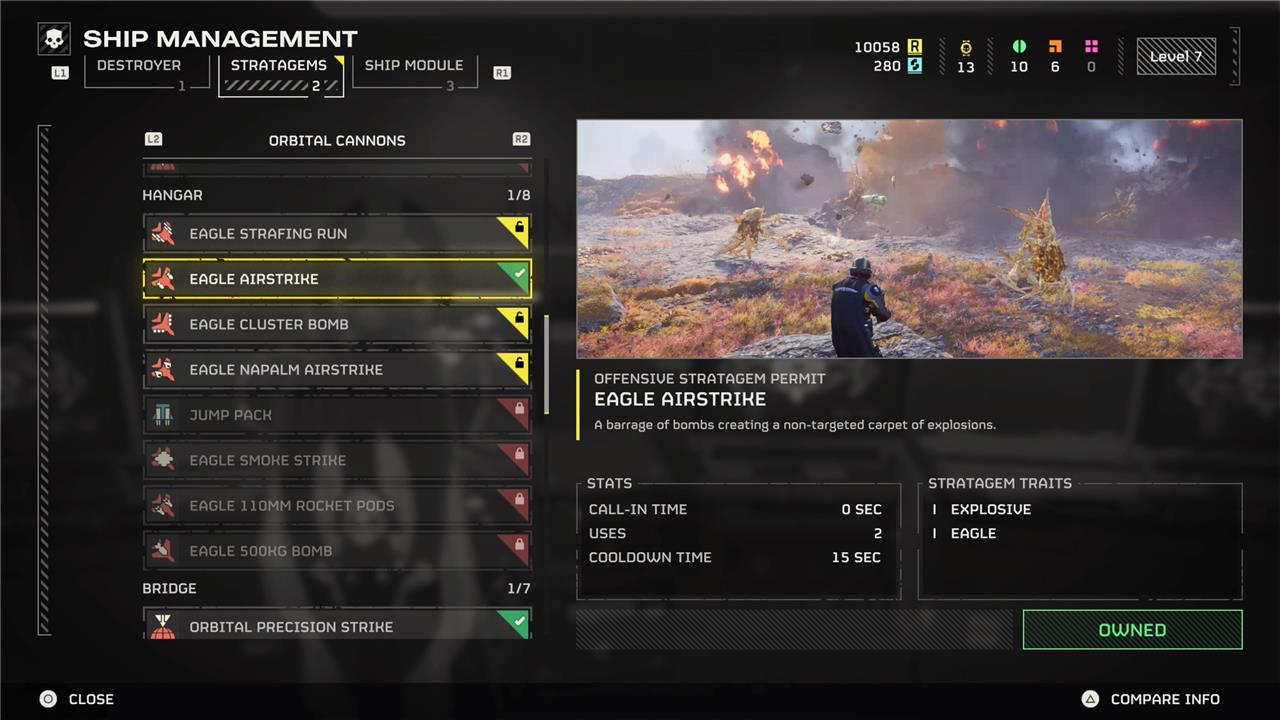Select Orbital Precision Strike under Bridge

337,625
